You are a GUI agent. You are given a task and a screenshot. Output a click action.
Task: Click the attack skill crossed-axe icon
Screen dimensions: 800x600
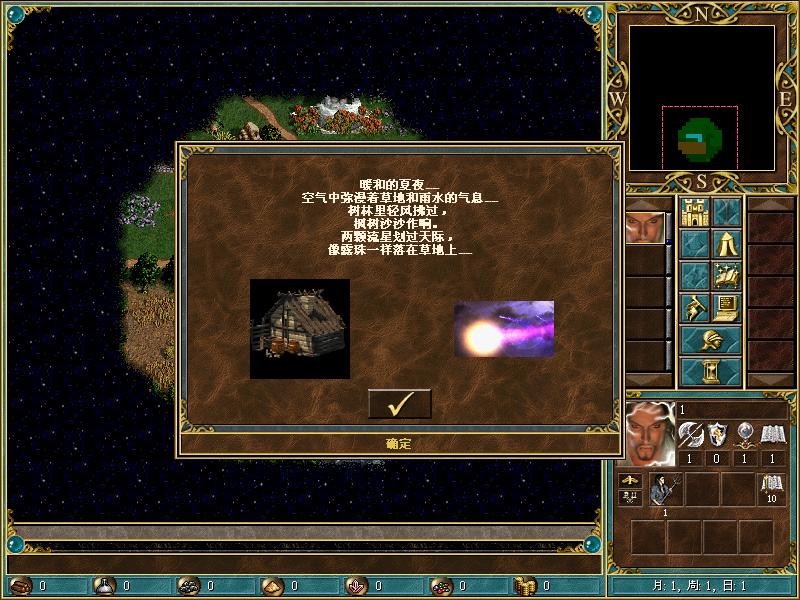(x=691, y=434)
